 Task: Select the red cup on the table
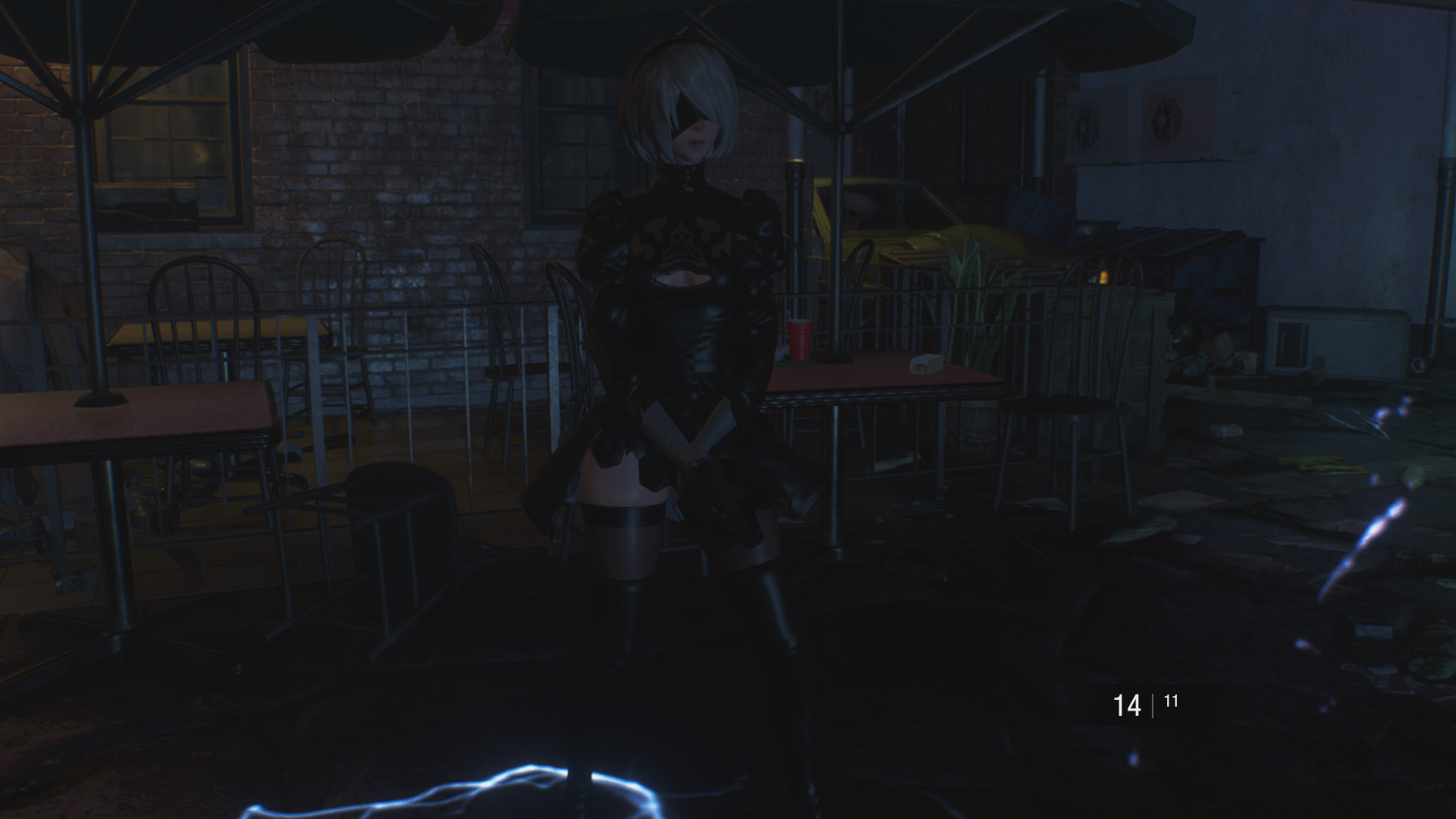tap(801, 336)
